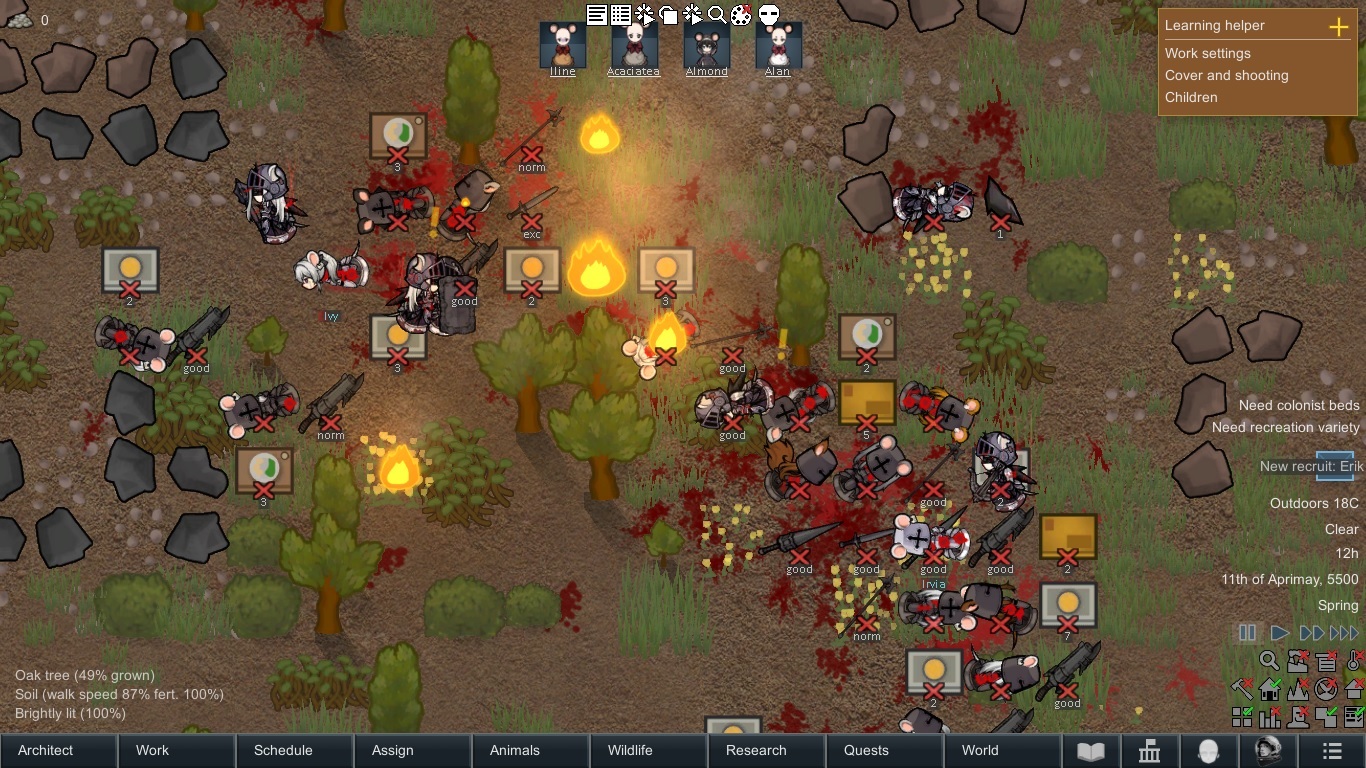Open the 'Work settings' lesson
Screen dimensions: 1366x768
[1207, 53]
